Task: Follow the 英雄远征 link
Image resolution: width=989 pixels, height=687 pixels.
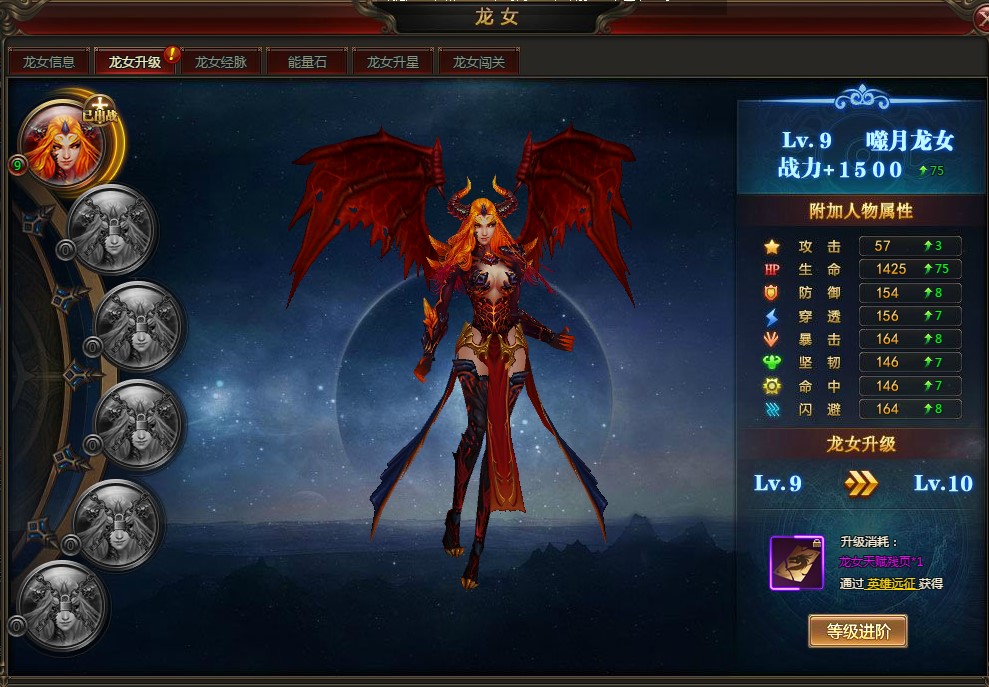Action: (891, 583)
